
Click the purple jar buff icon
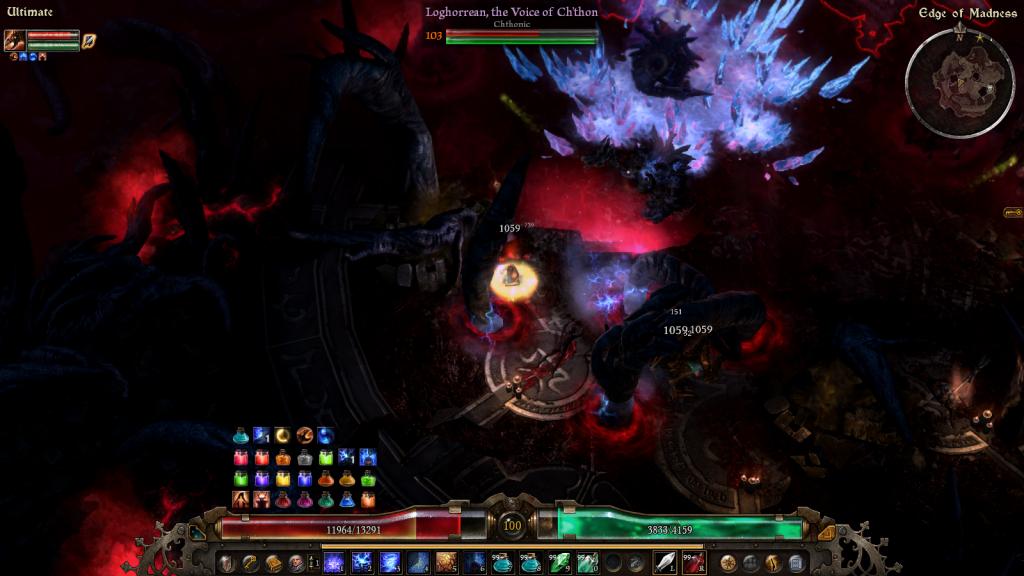(262, 479)
